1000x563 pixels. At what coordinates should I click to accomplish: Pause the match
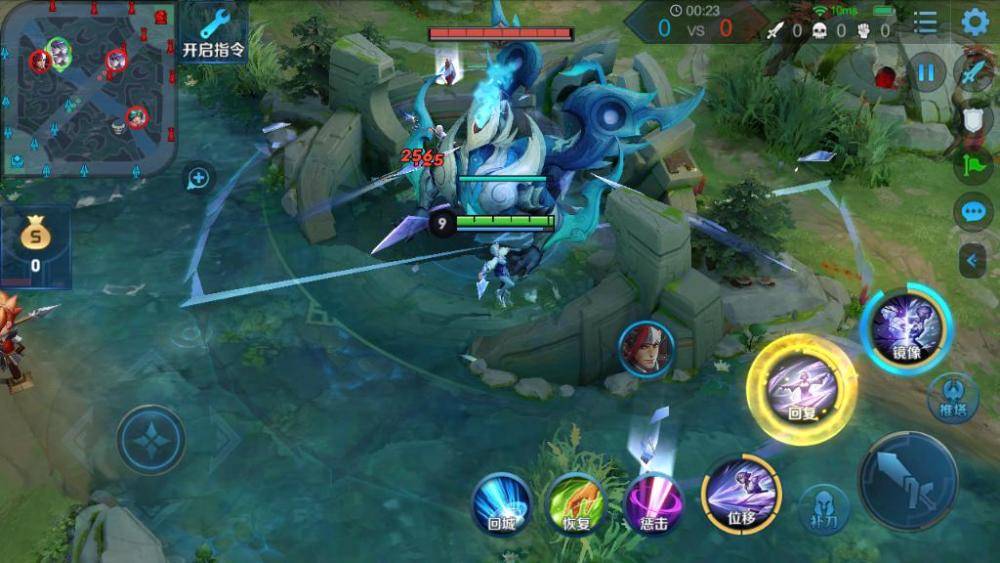(926, 73)
